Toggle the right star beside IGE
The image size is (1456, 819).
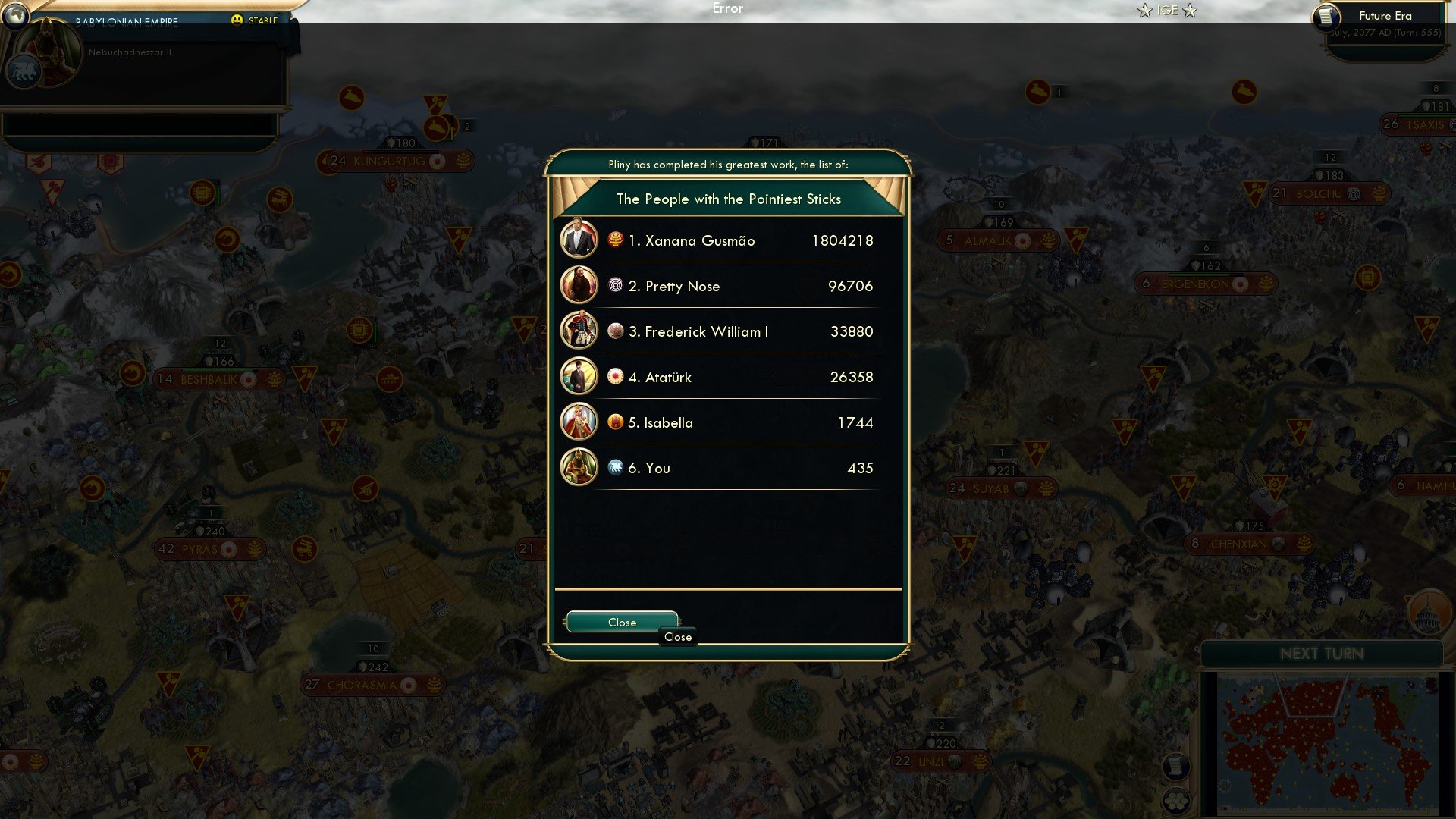pyautogui.click(x=1190, y=11)
